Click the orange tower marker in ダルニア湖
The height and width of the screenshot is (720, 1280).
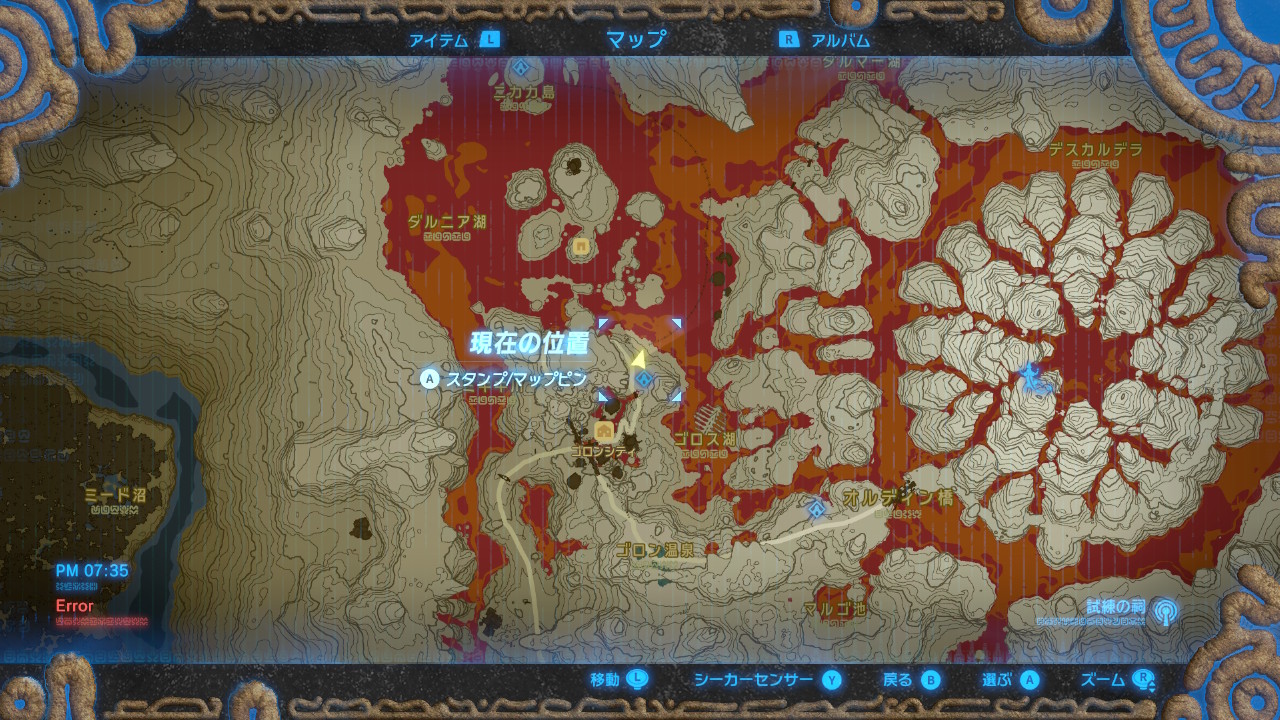580,245
